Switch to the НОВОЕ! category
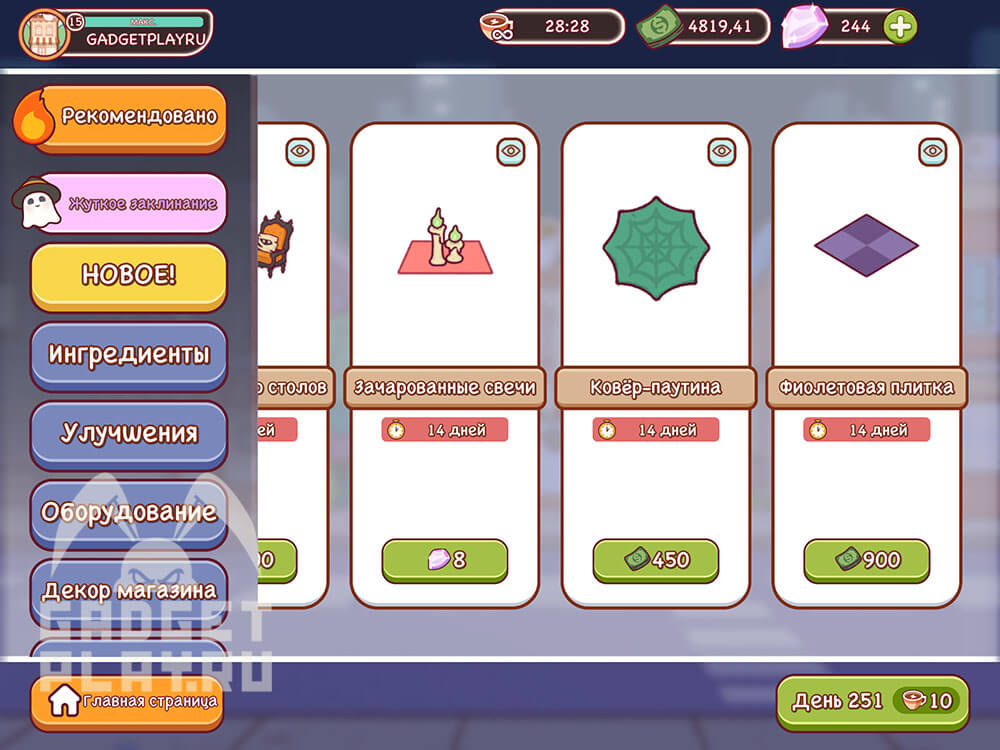The image size is (1000, 750). (129, 276)
